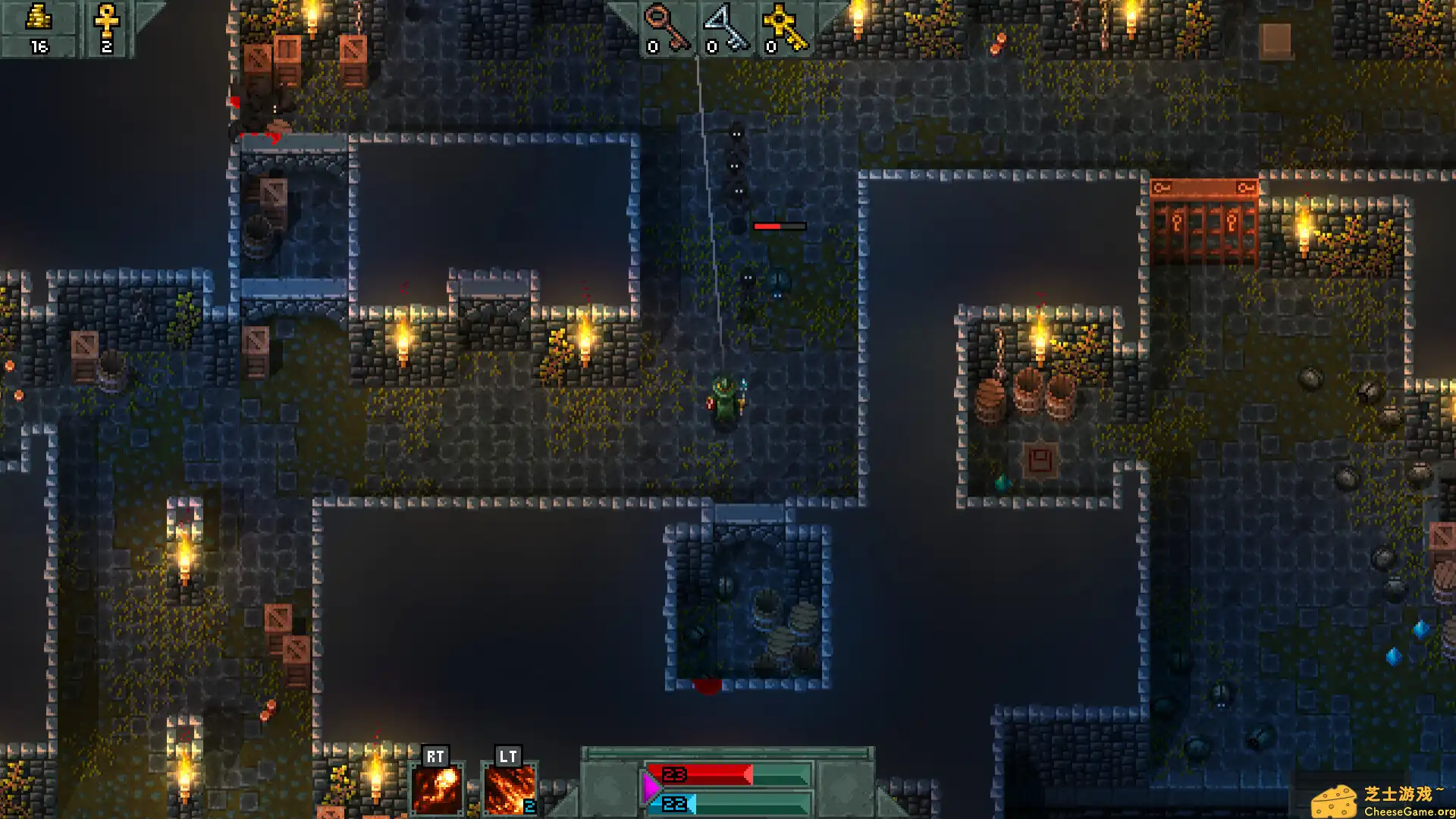
Task: Click the LT trigger label badge
Action: [x=508, y=756]
